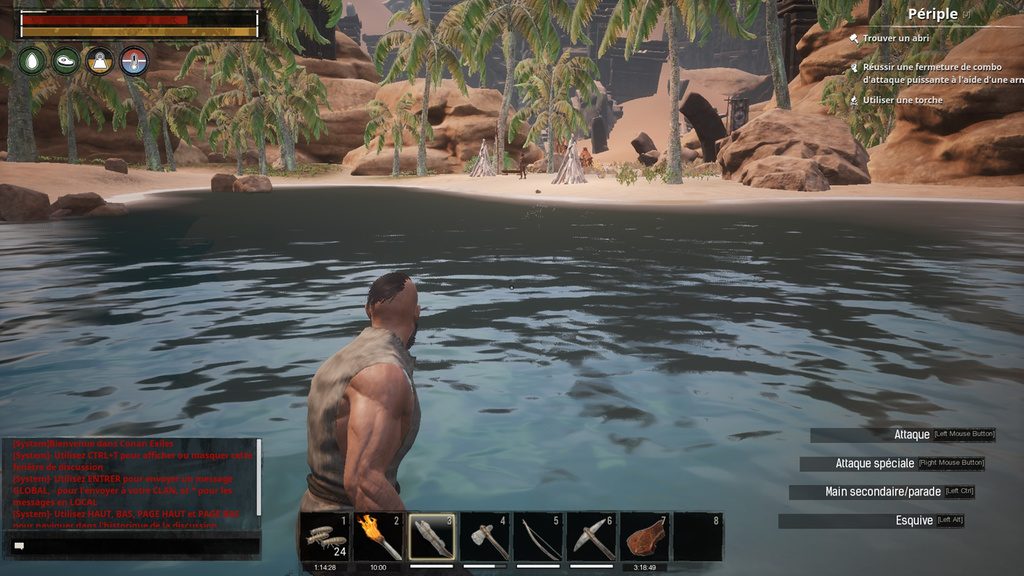1024x576 pixels.
Task: Equip the torch from the hotbar
Action: coord(380,537)
